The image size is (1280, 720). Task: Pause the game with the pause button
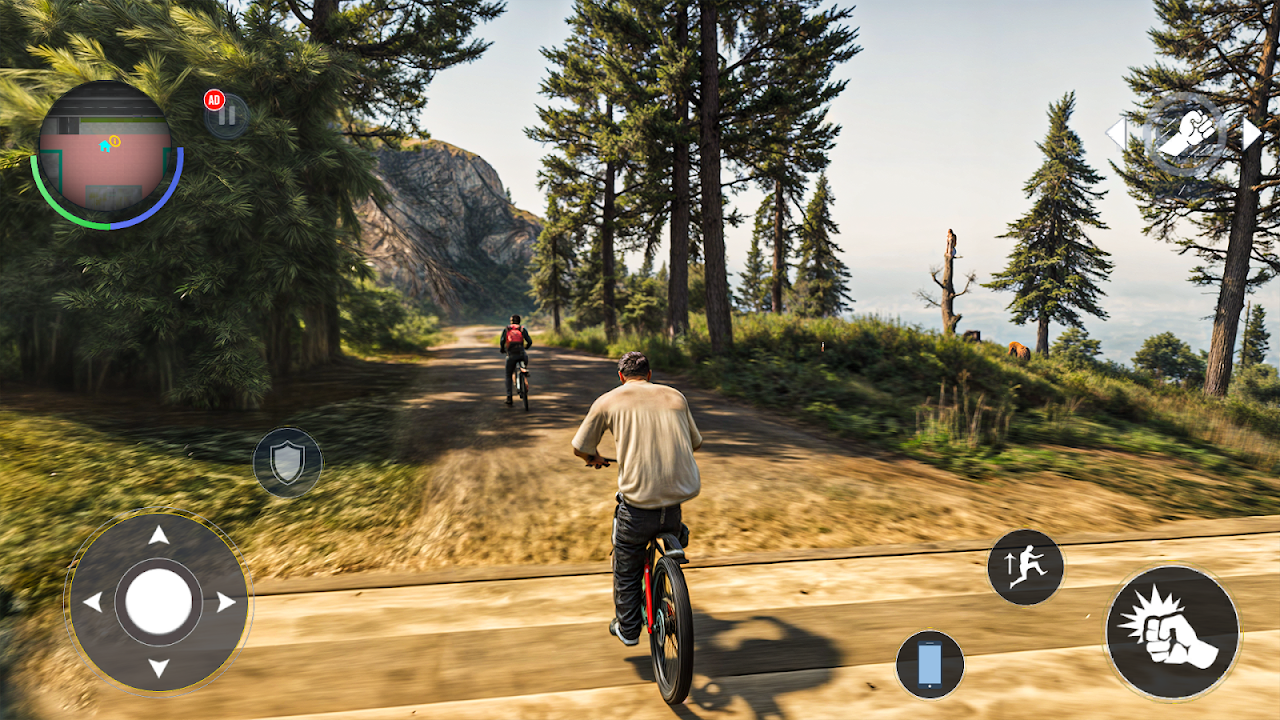click(229, 116)
